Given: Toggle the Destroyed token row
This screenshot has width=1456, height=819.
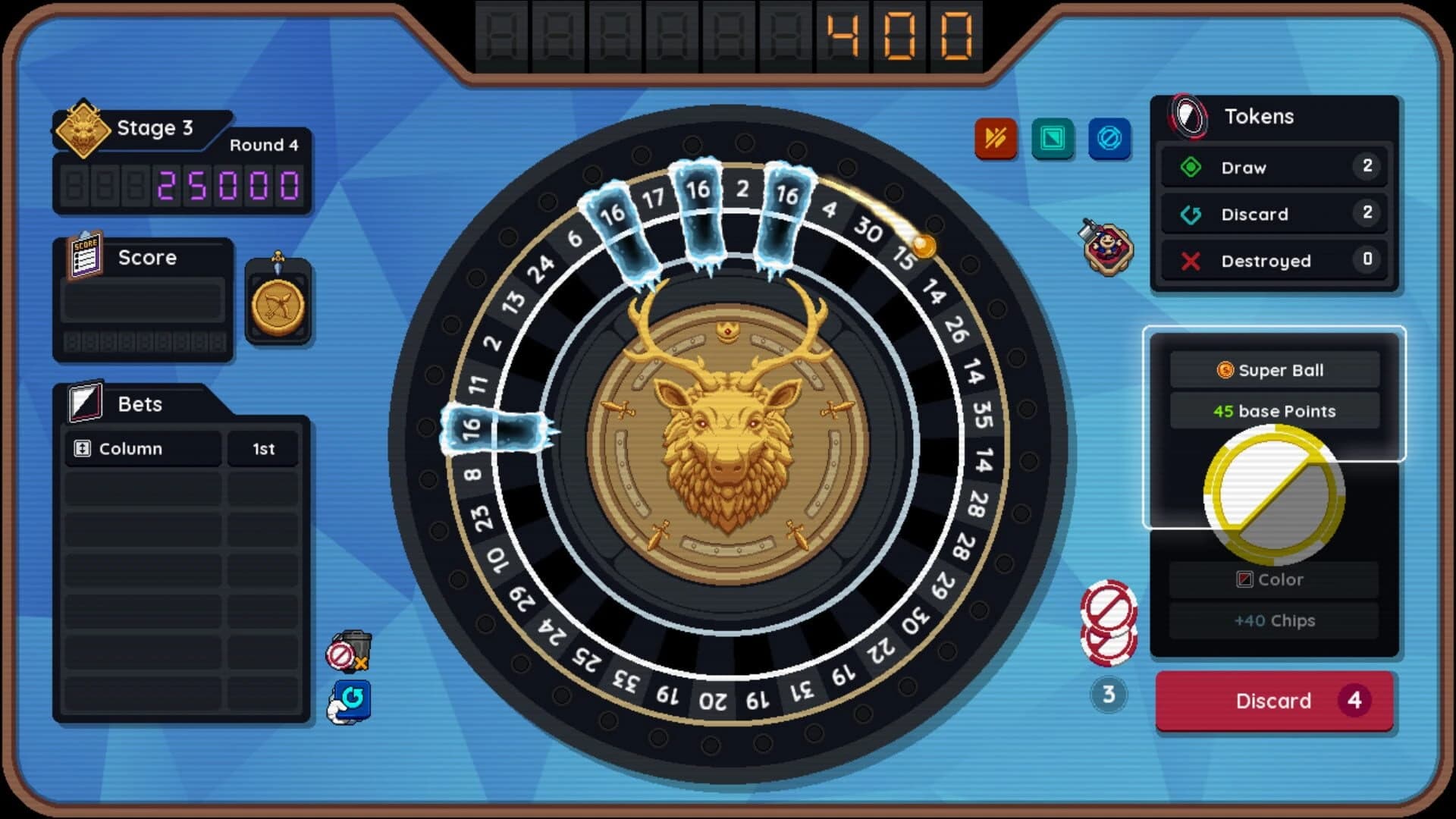Looking at the screenshot, I should pyautogui.click(x=1274, y=261).
